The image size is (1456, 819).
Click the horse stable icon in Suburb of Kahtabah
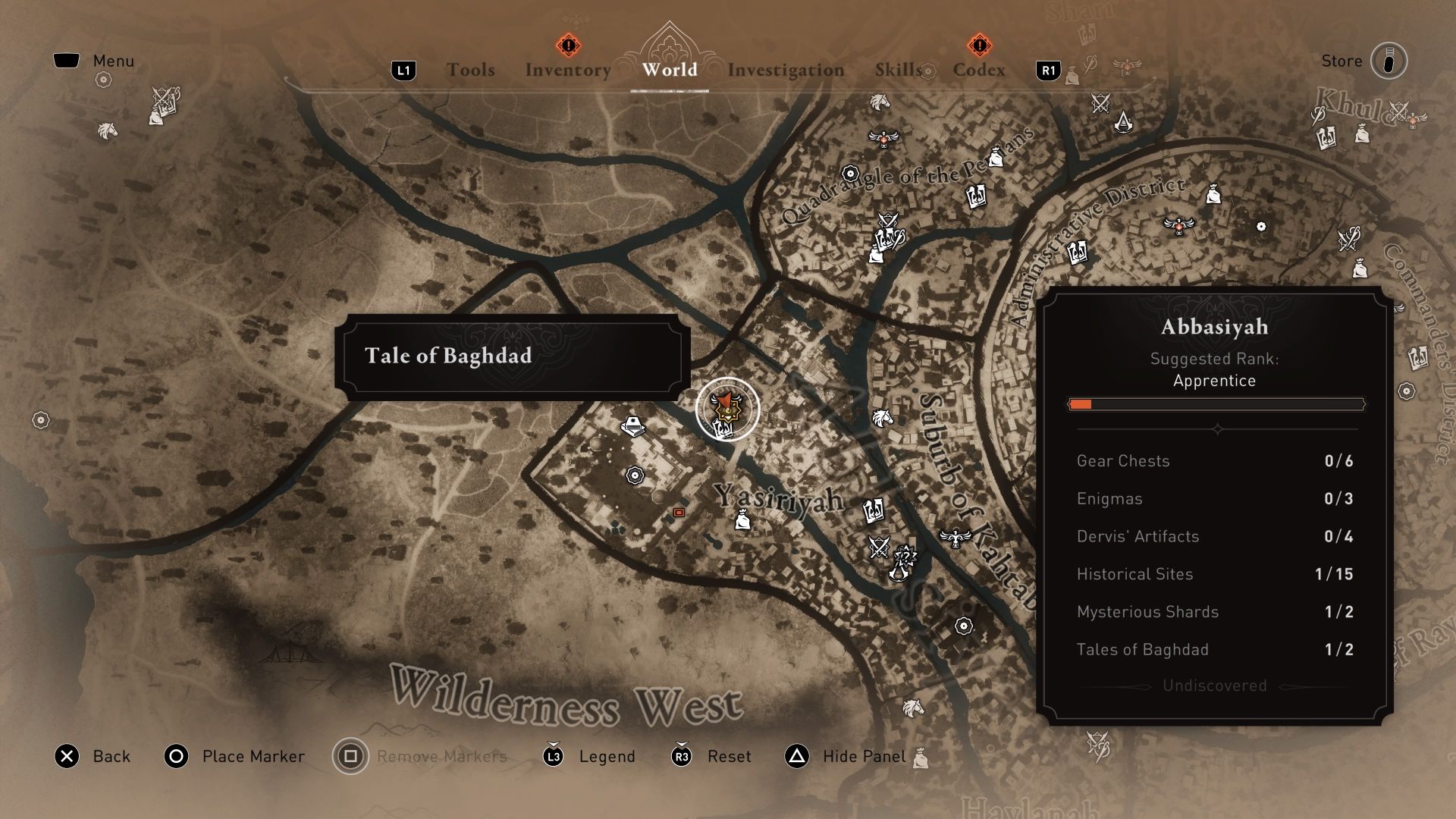[882, 418]
